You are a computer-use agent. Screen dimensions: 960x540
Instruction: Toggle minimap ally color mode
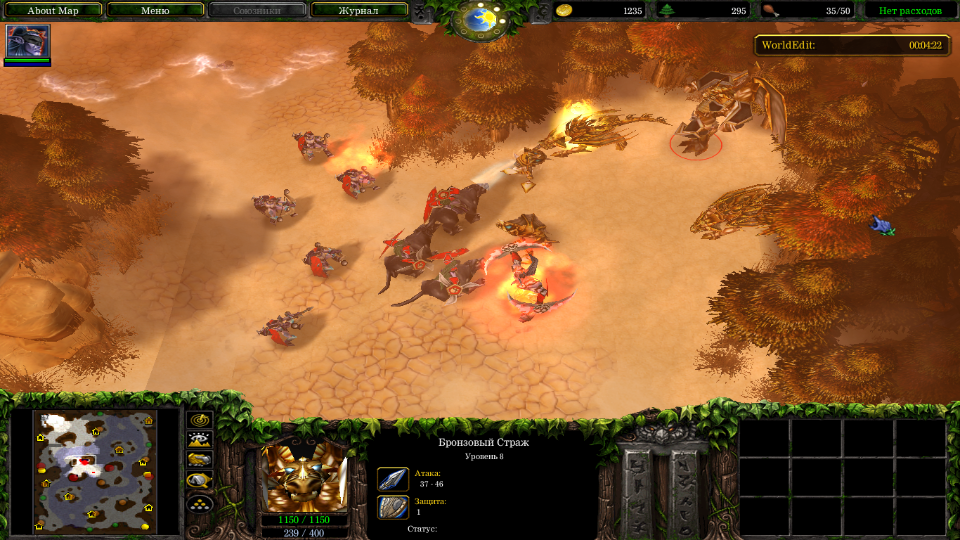[200, 460]
